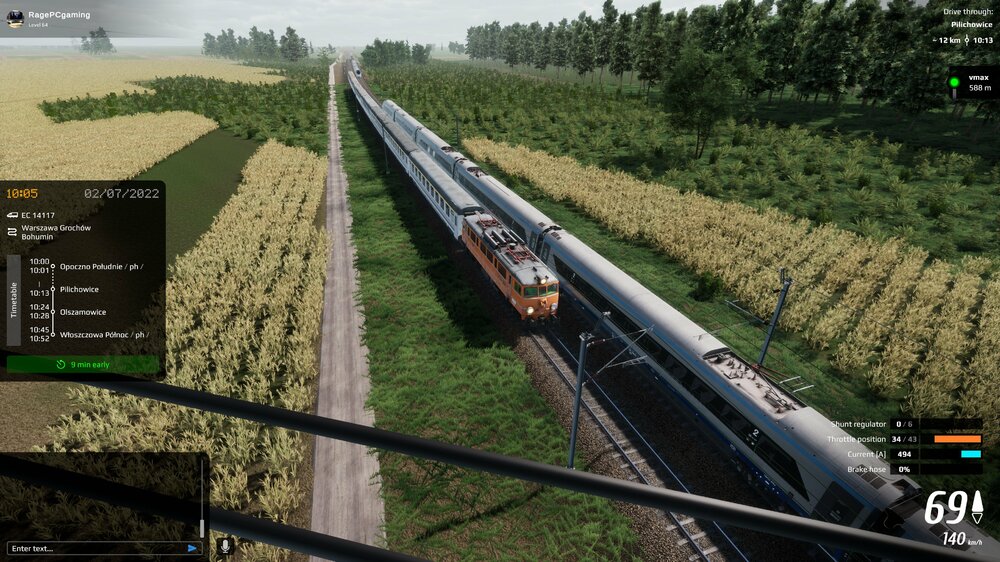Viewport: 1000px width, 562px height.
Task: Select the Pilichowice timetable stop
Action: (79, 289)
